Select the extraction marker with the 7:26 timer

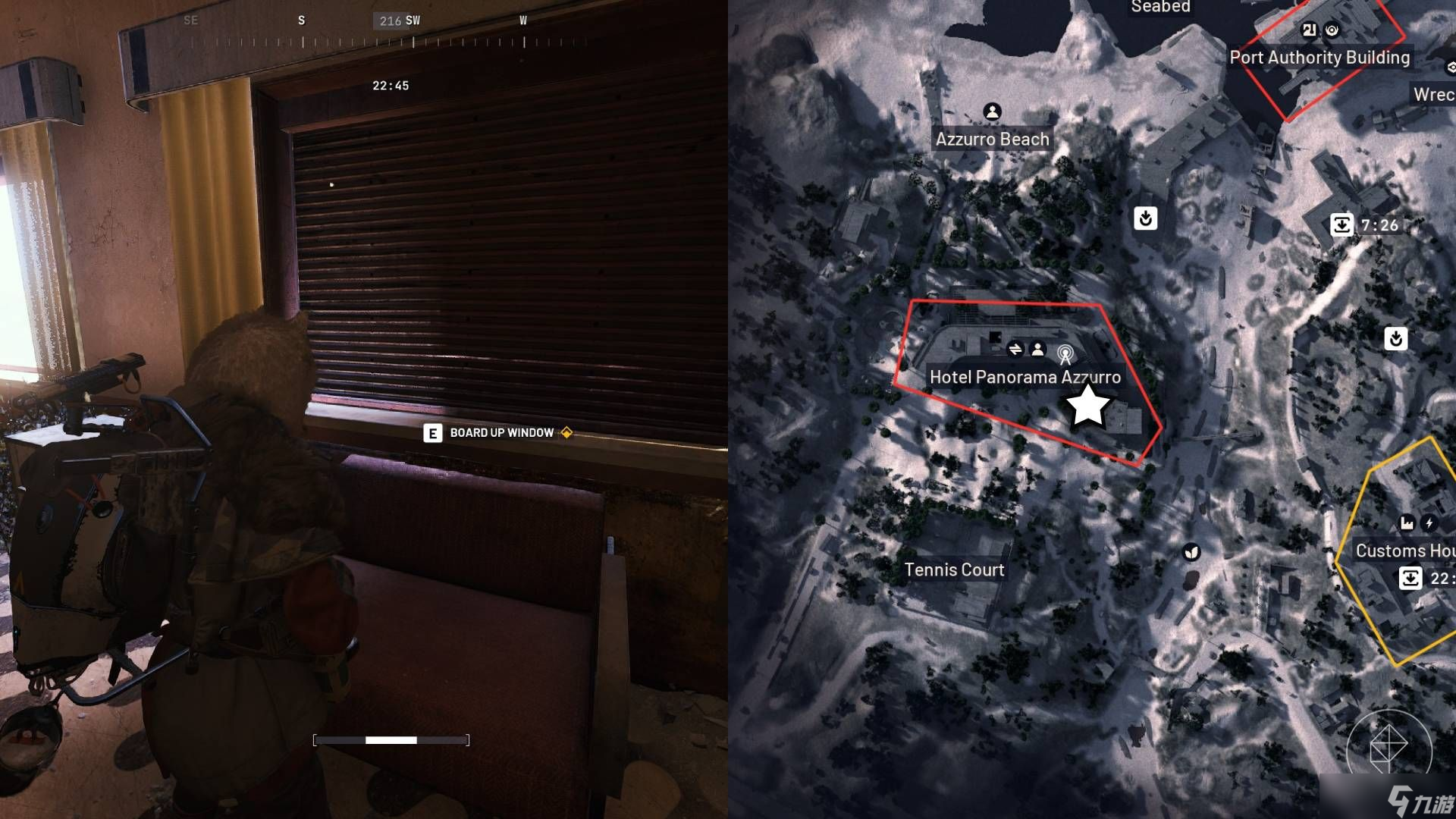[x=1341, y=224]
